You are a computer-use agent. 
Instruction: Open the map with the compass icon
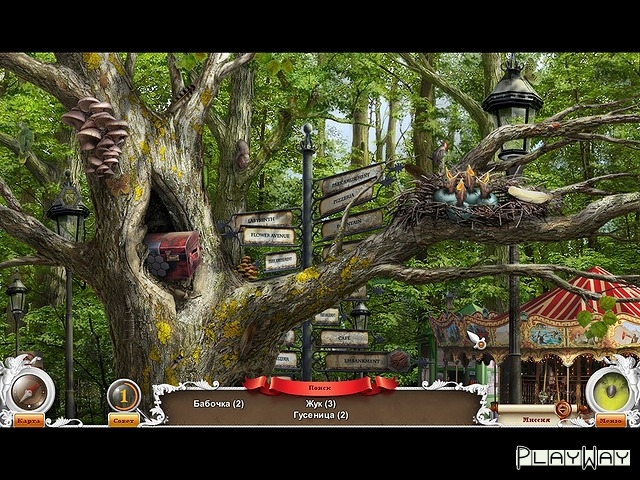(28, 386)
